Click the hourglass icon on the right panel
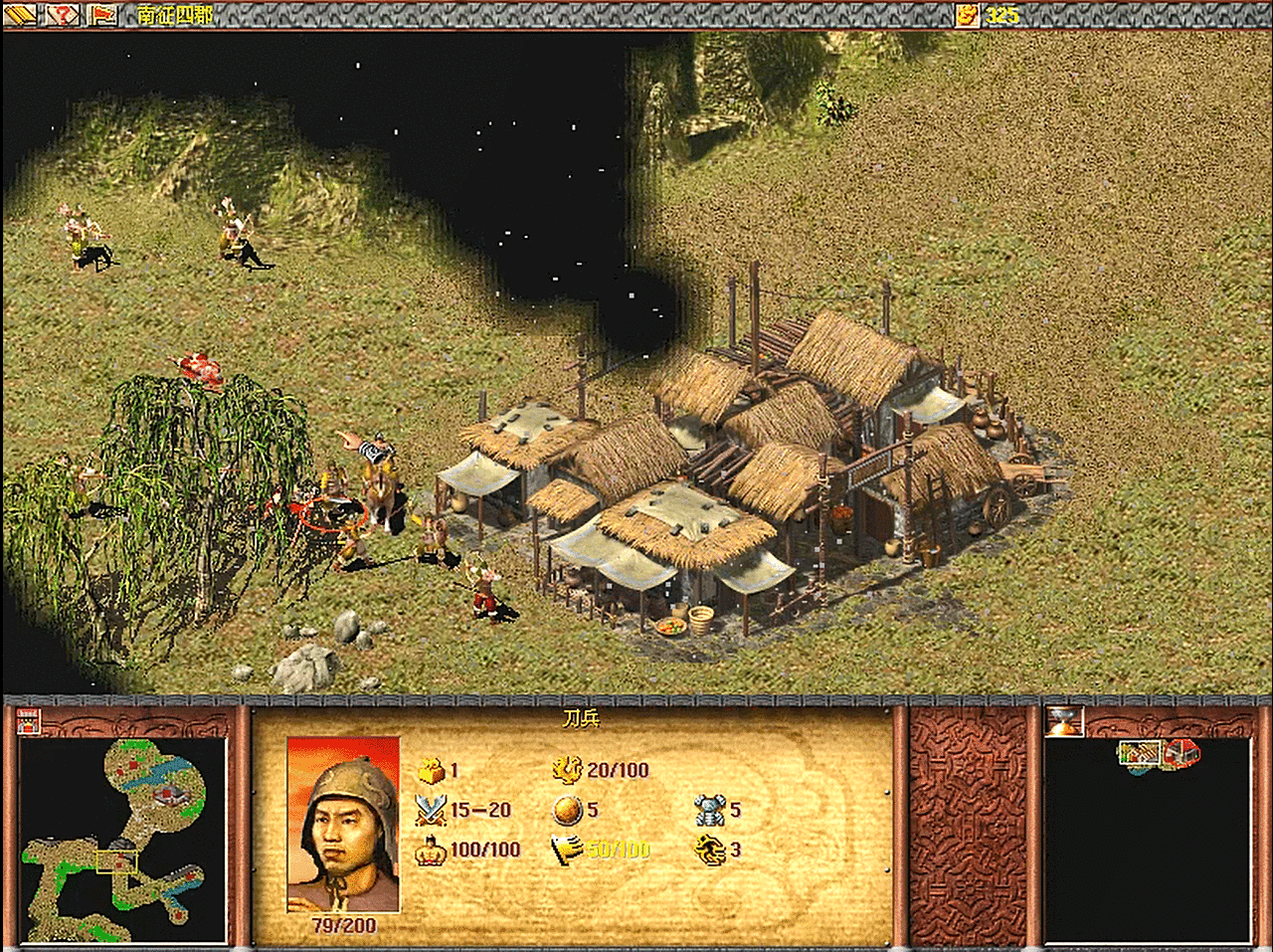The width and height of the screenshot is (1273, 952). pos(1063,721)
